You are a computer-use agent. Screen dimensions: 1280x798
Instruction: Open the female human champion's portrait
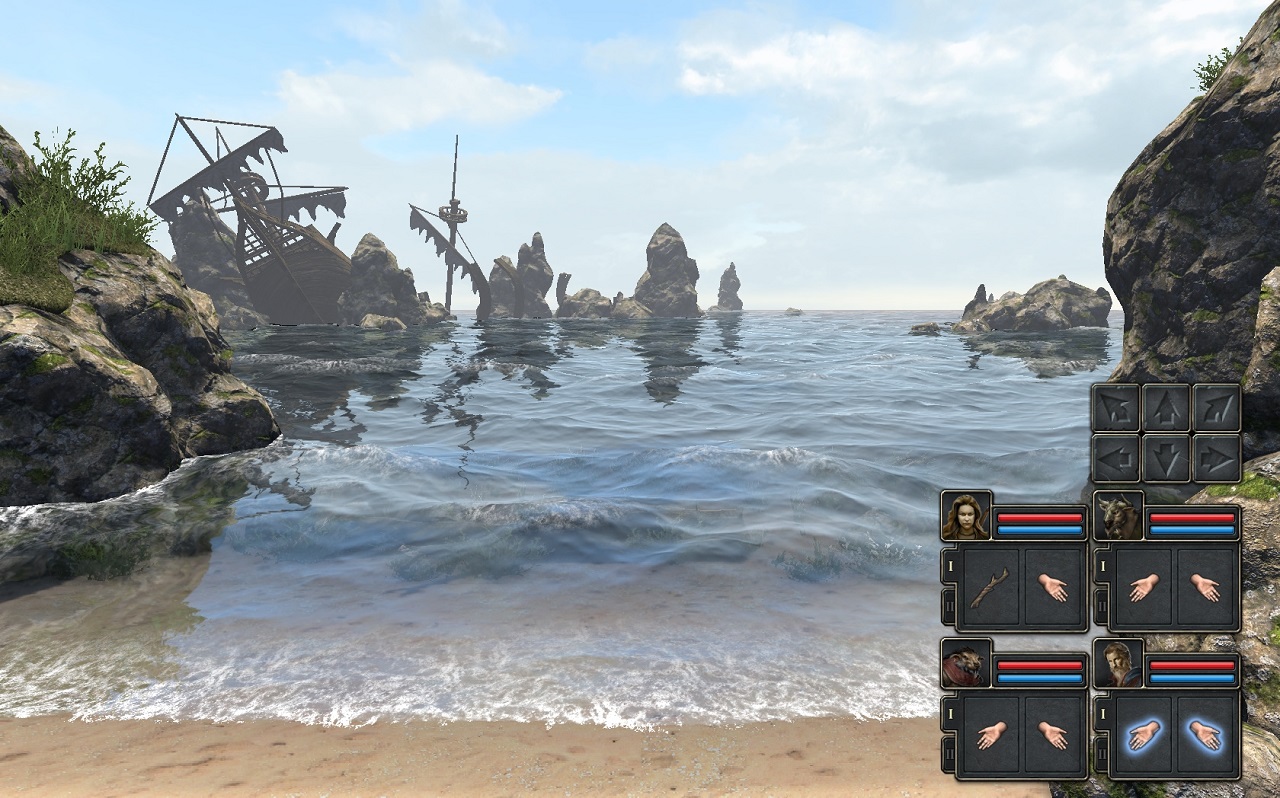[966, 516]
